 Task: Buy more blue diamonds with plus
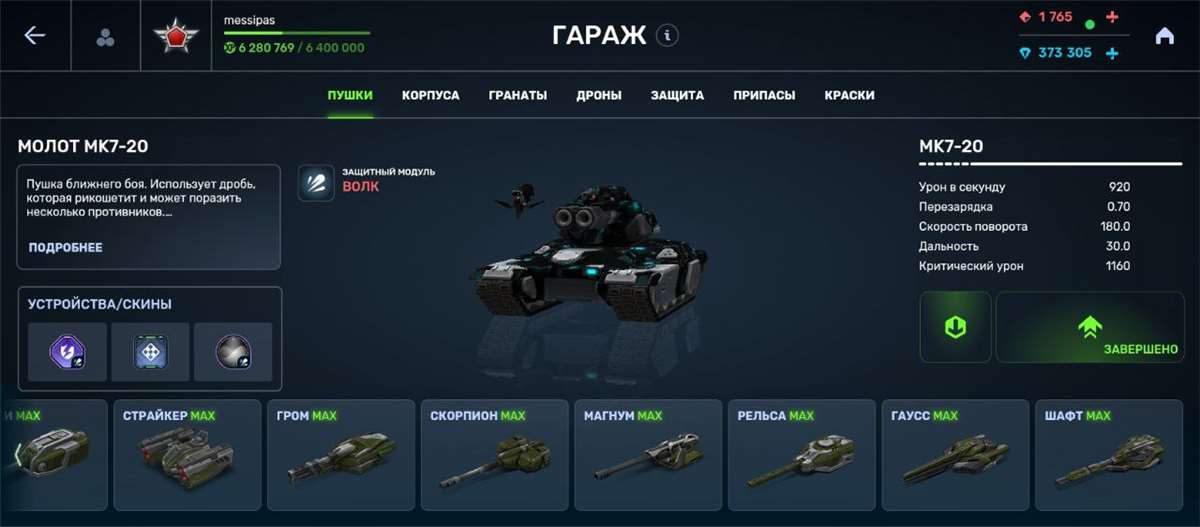[1112, 53]
